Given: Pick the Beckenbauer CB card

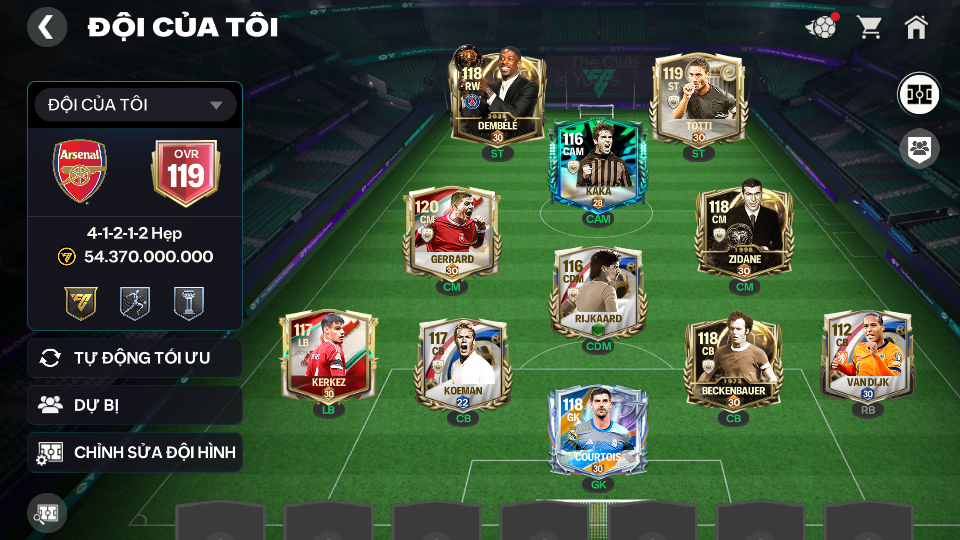Looking at the screenshot, I should click(x=733, y=362).
